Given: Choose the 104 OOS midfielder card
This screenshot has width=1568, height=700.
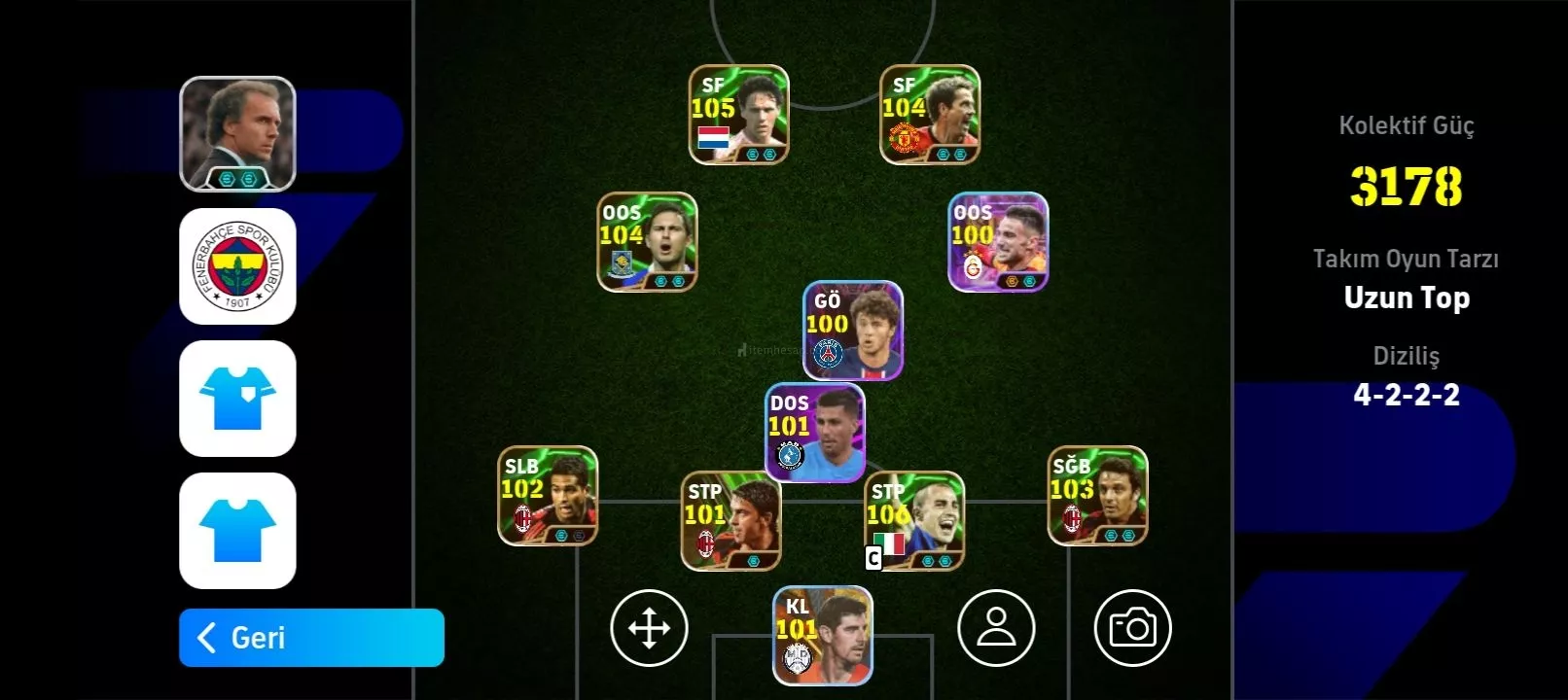Looking at the screenshot, I should tap(647, 242).
